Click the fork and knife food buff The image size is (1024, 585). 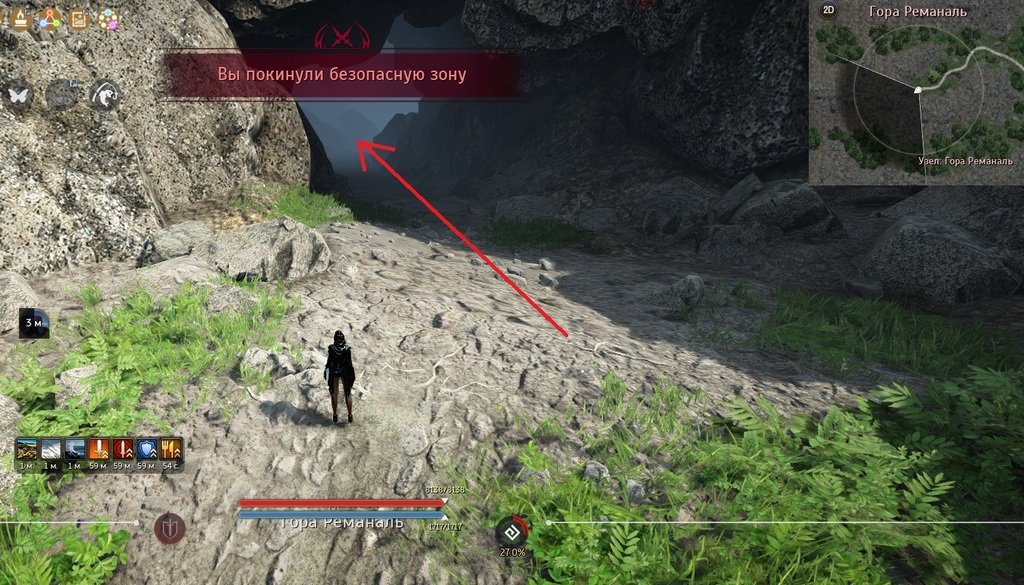pos(171,450)
